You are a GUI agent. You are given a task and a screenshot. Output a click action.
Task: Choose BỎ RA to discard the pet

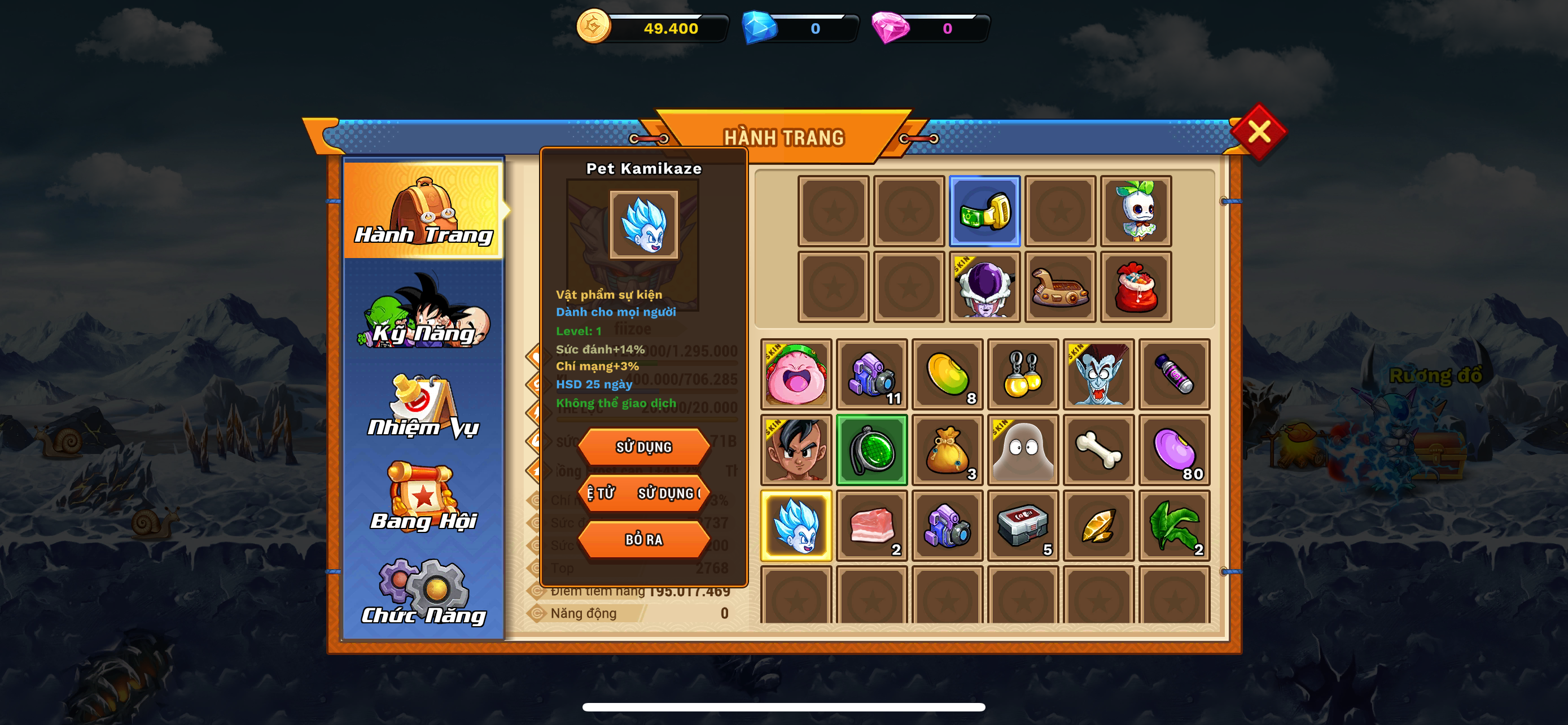pos(643,540)
